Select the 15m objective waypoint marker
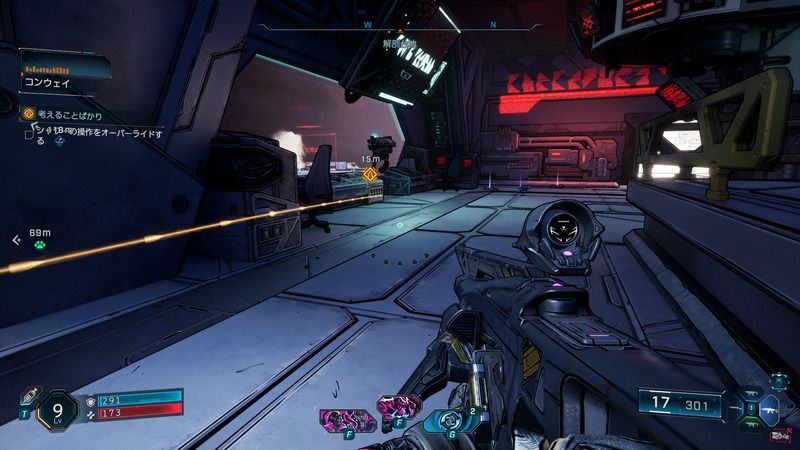The image size is (800, 450). point(370,174)
